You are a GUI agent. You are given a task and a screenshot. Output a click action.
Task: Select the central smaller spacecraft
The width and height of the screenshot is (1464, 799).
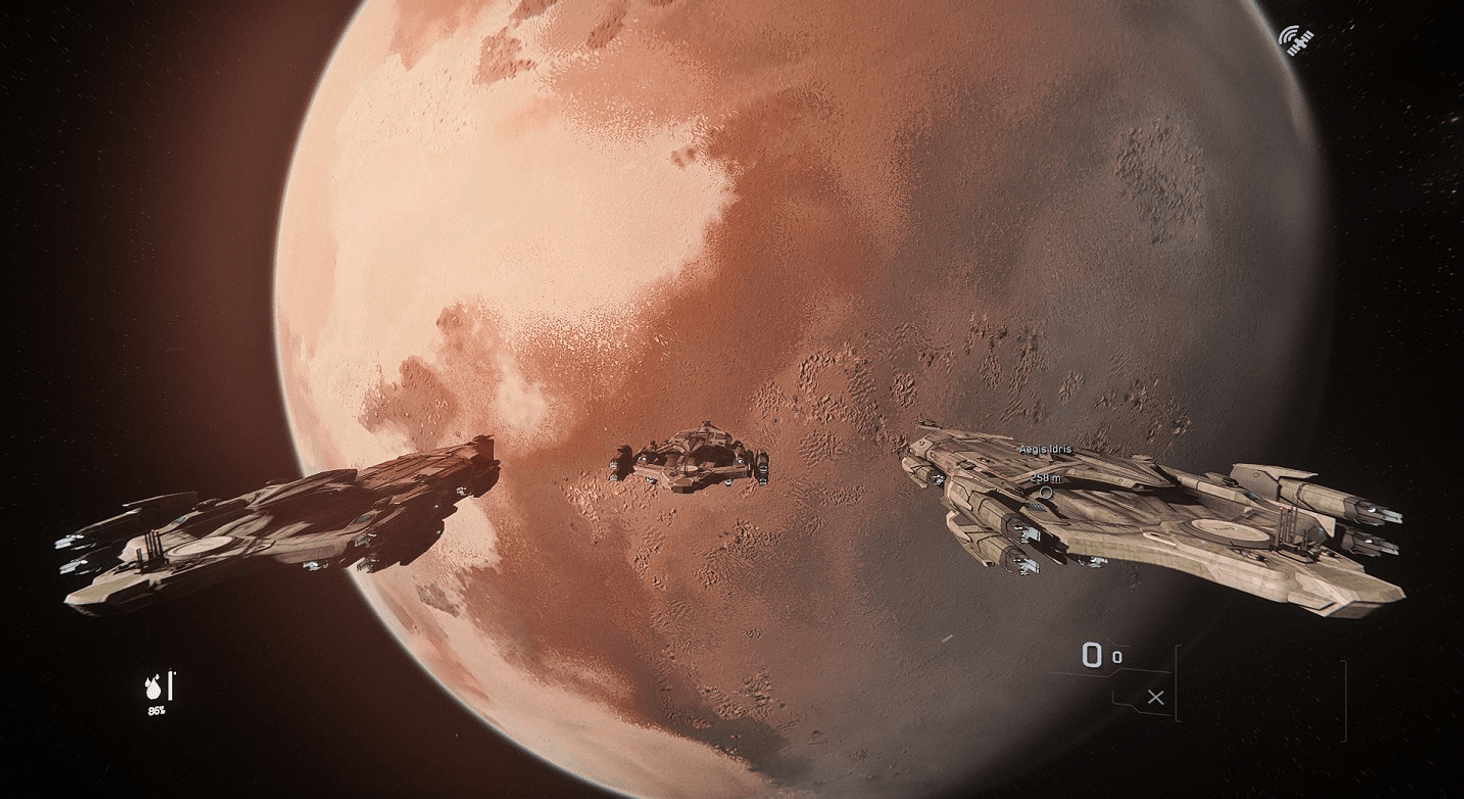(690, 462)
